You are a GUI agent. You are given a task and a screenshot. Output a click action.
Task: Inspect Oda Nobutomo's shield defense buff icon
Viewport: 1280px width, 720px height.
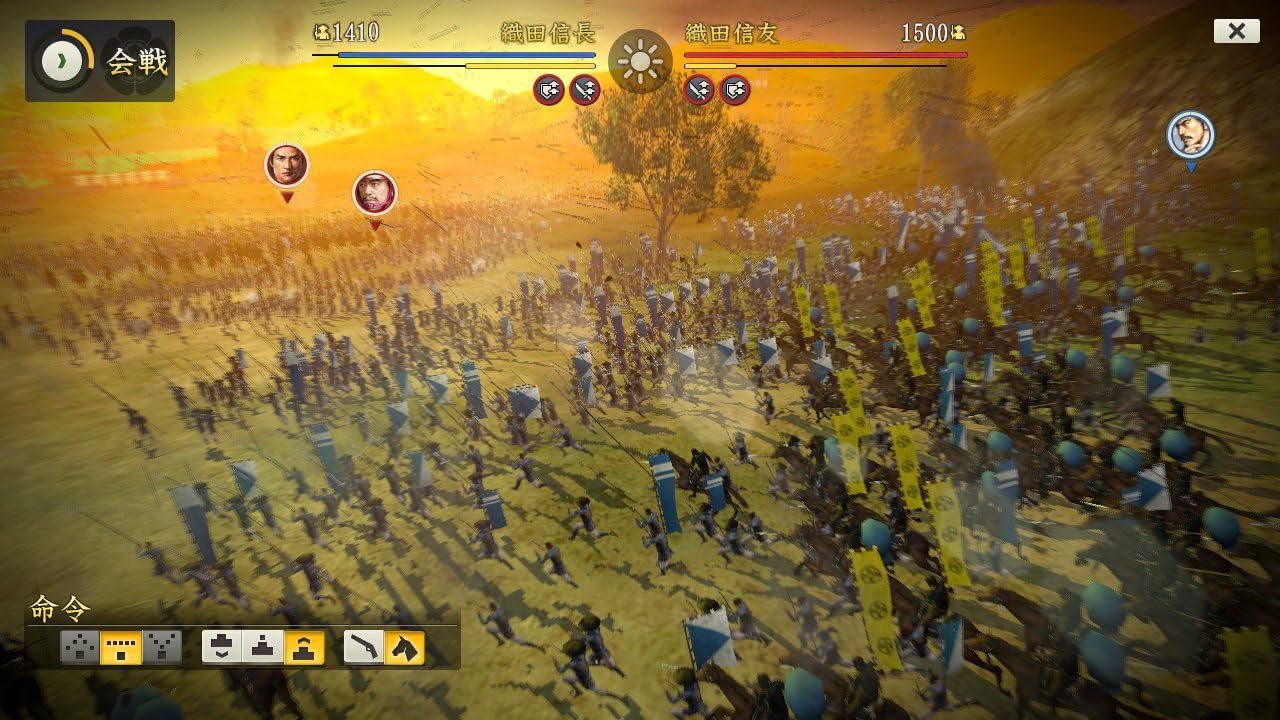tap(735, 90)
